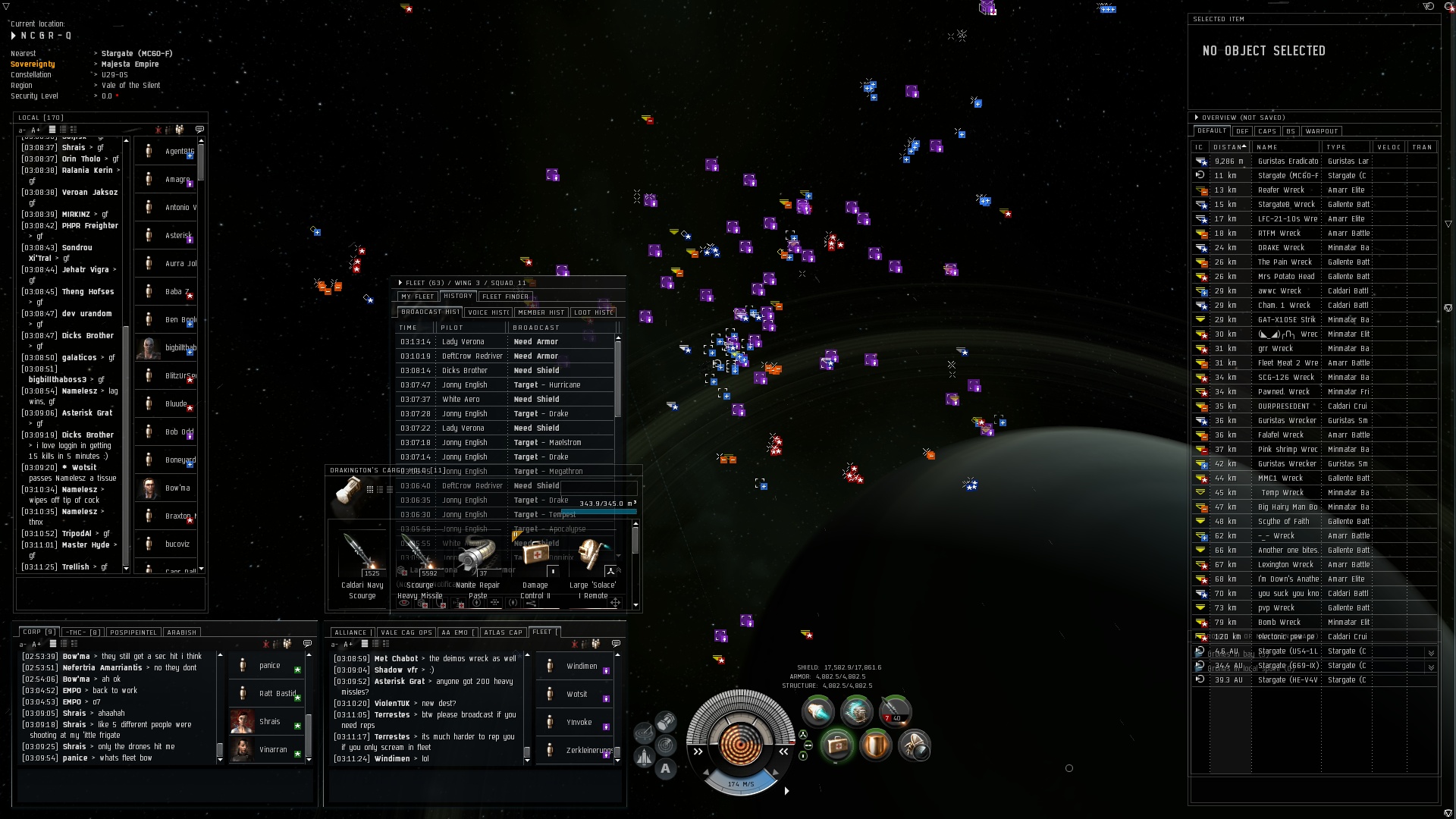Switch to the Arabish chat tab
1456x819 pixels.
coord(181,632)
